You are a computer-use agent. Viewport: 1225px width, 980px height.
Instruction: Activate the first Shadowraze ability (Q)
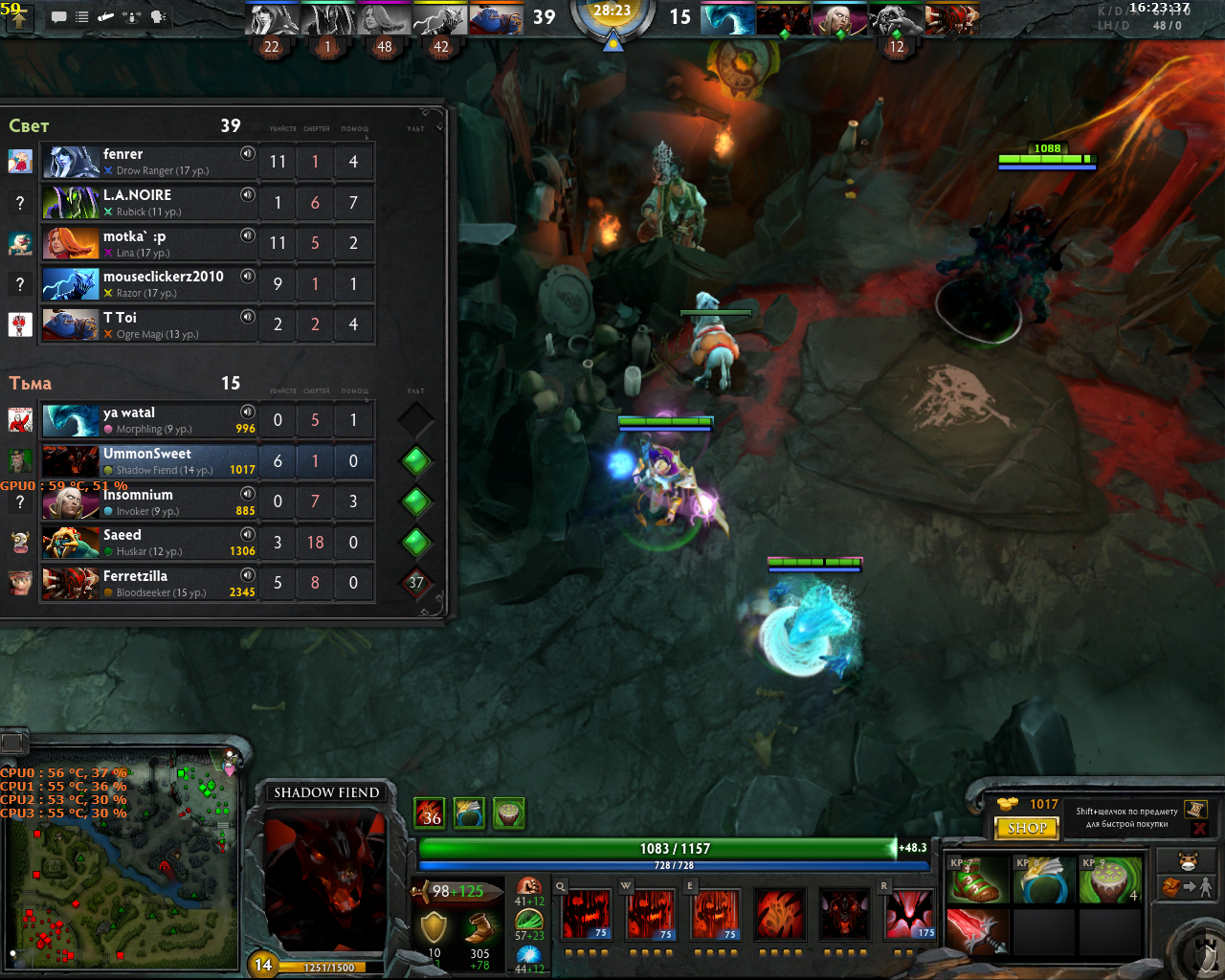[x=586, y=914]
